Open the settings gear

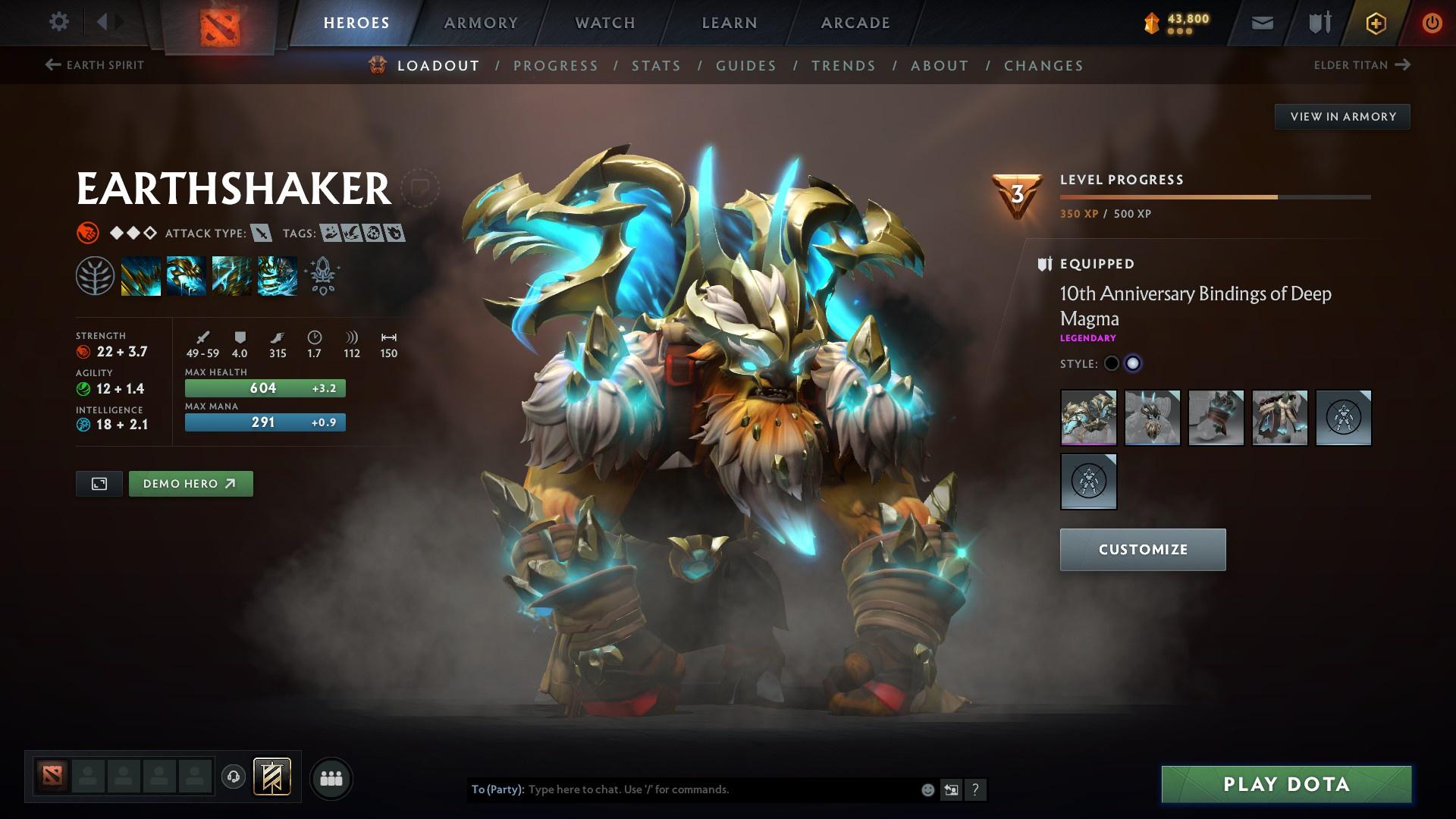59,22
